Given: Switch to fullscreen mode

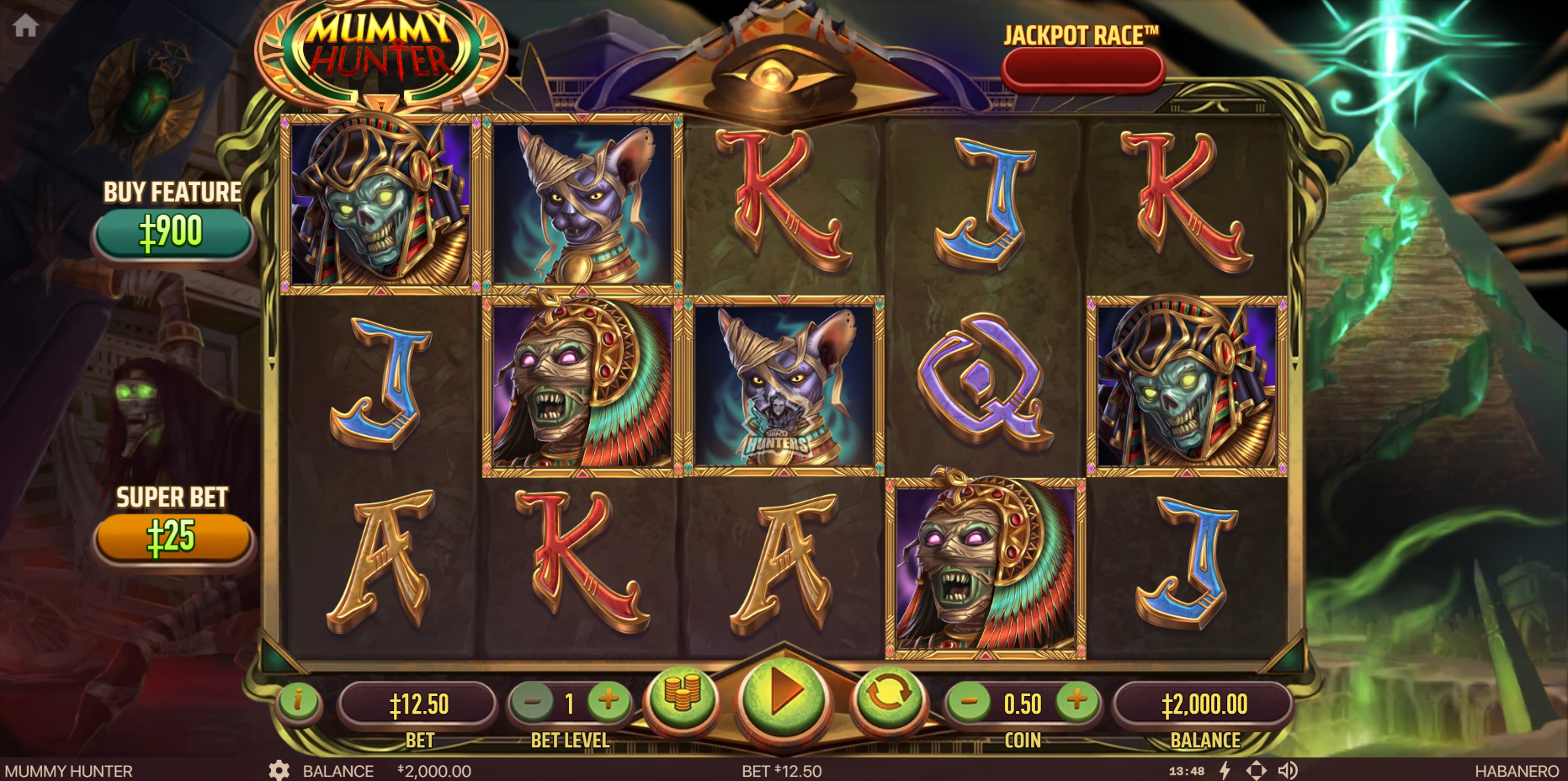Looking at the screenshot, I should point(1256,770).
